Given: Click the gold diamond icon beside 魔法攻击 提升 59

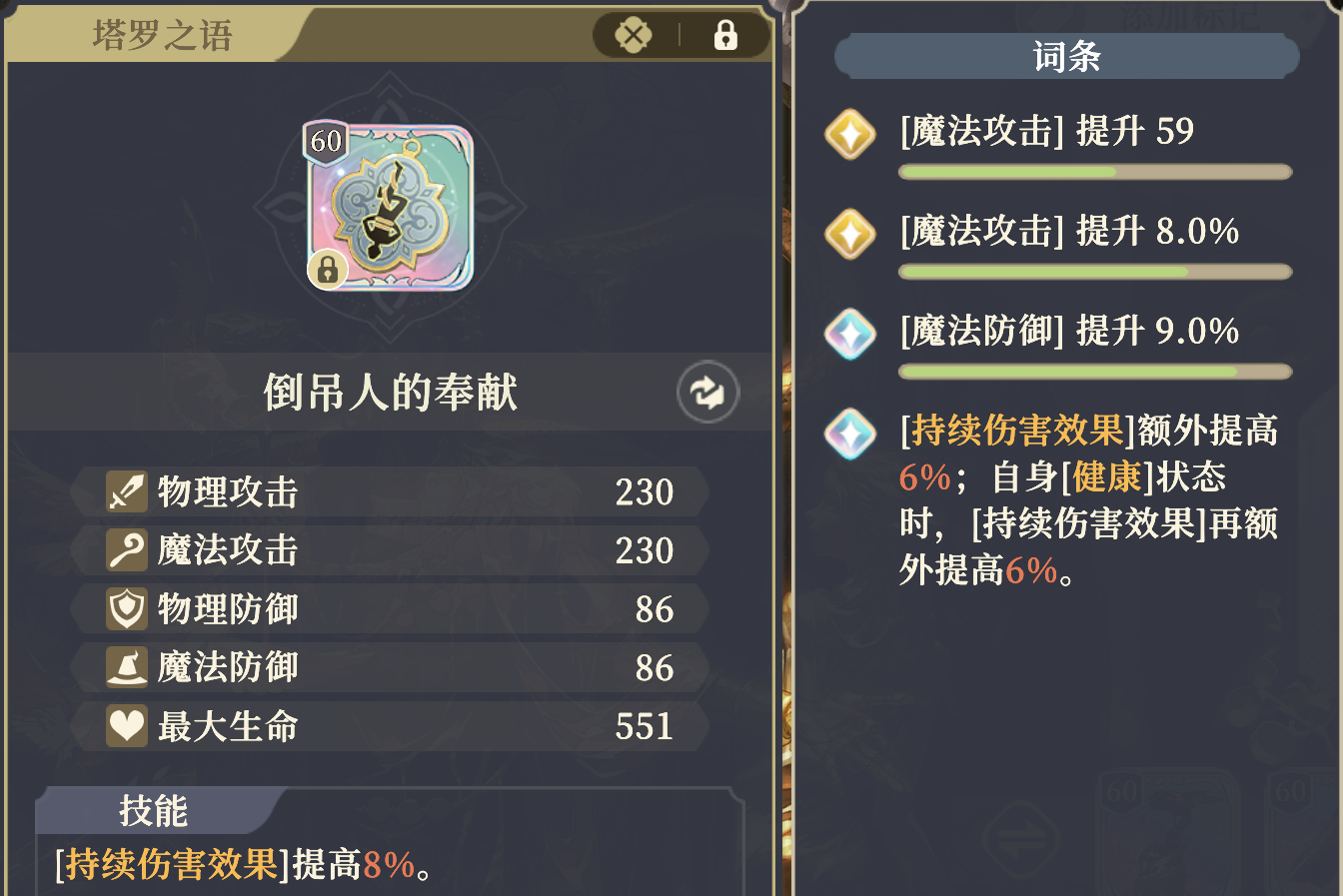Looking at the screenshot, I should (x=850, y=135).
